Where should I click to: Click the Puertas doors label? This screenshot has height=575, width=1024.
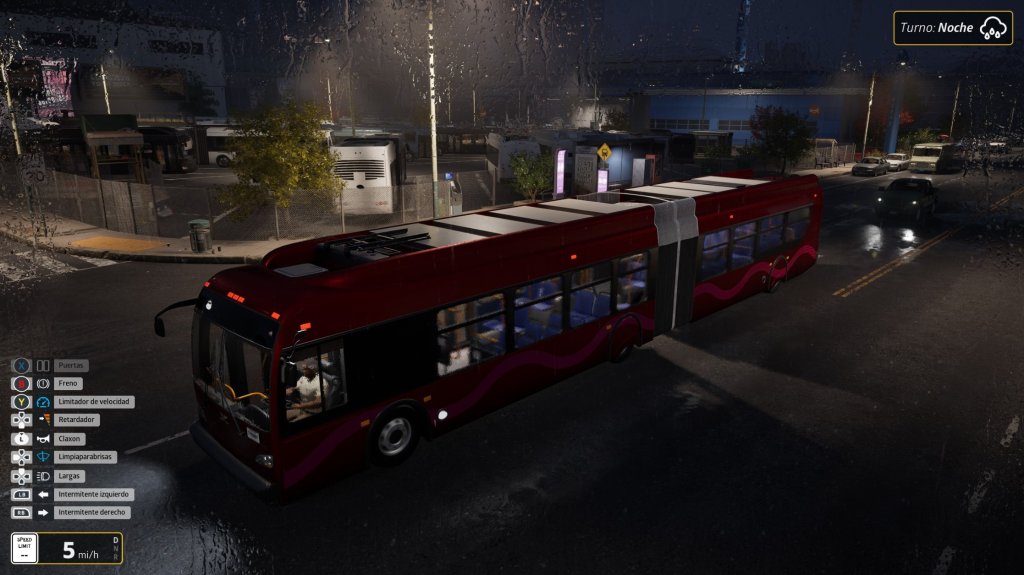[x=71, y=366]
